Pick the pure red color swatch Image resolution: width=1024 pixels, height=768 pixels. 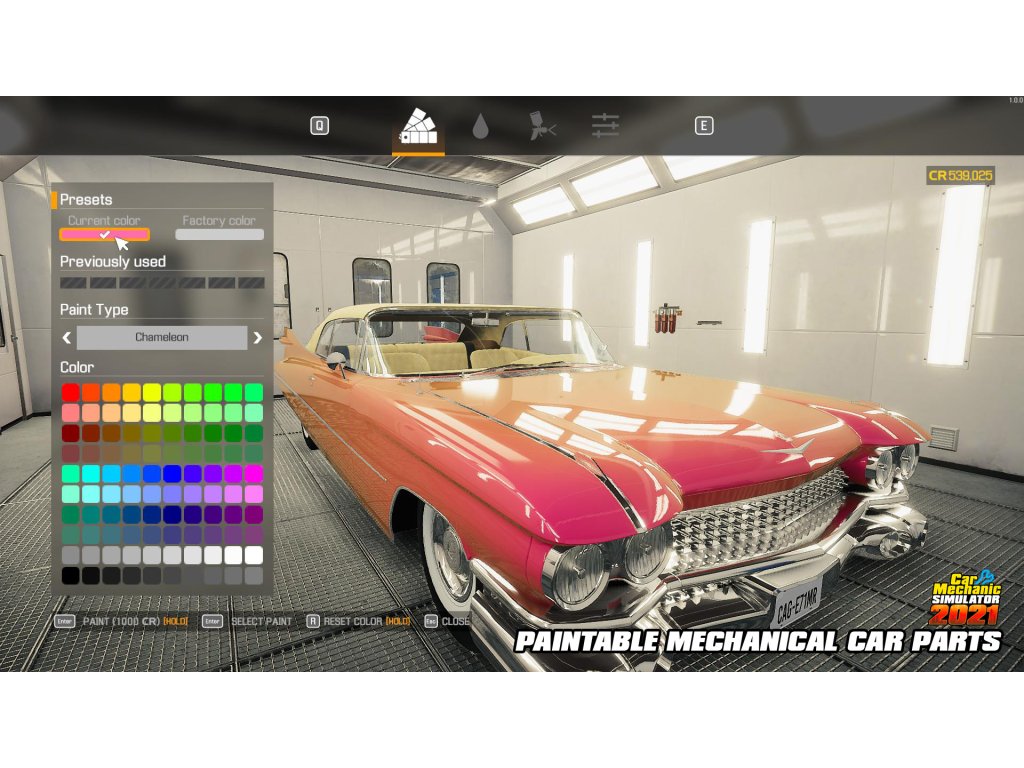[70, 392]
